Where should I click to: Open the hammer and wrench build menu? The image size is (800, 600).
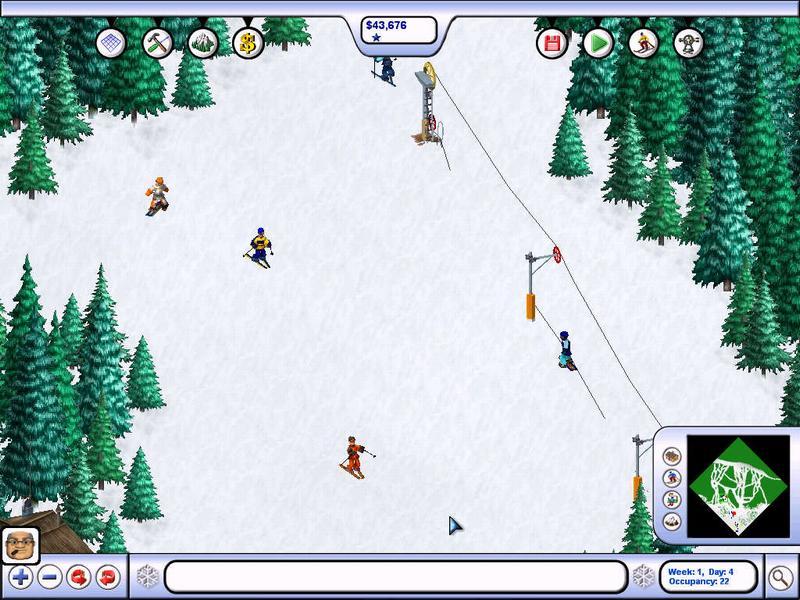158,42
